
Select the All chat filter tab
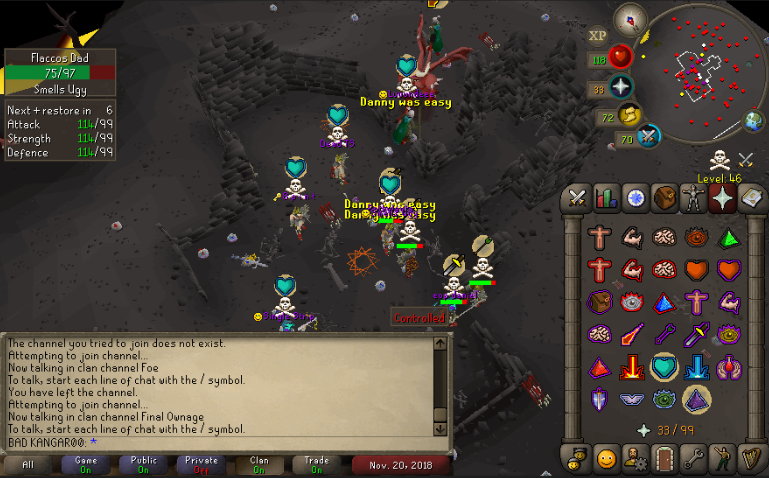(x=27, y=465)
